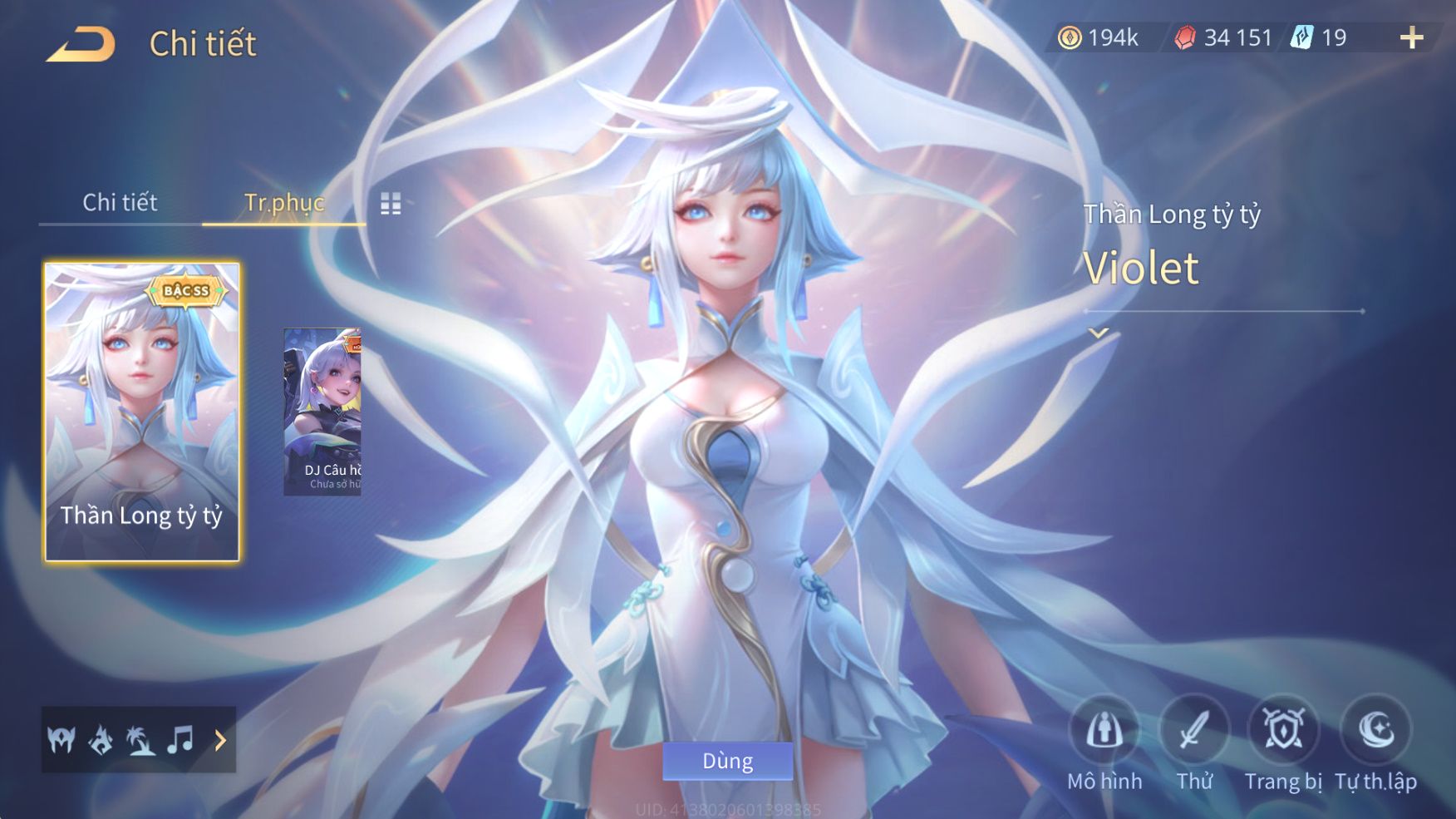Select the horned mask filter icon

[61, 739]
